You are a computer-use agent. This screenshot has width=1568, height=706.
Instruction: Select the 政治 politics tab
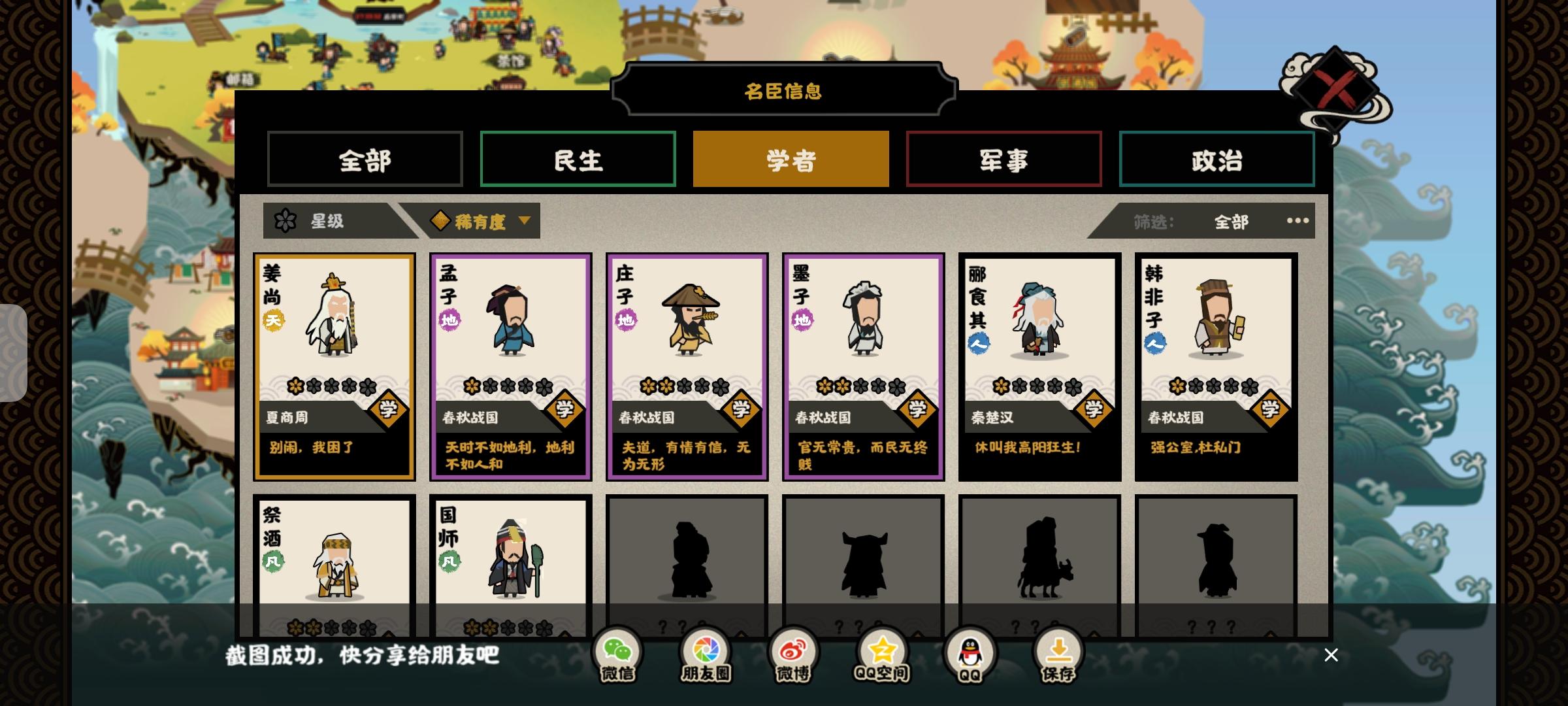(1217, 159)
